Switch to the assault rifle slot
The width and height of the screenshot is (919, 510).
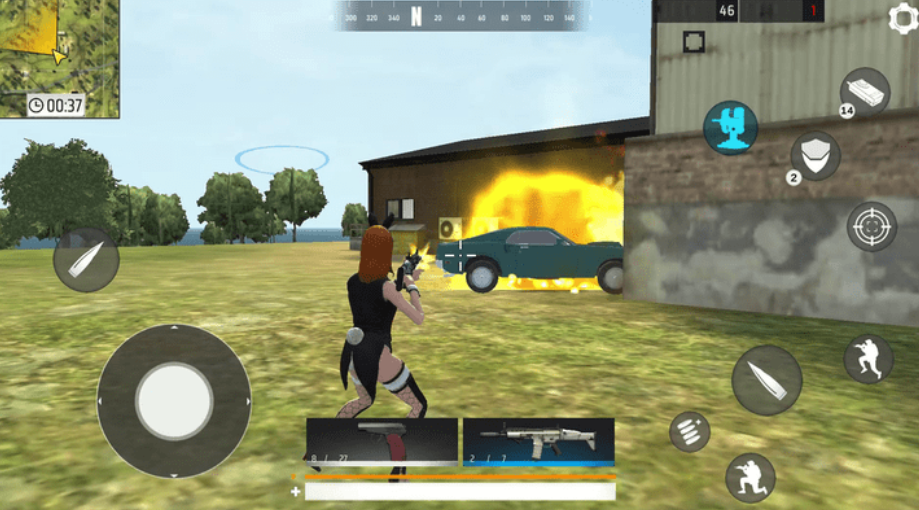tap(538, 441)
